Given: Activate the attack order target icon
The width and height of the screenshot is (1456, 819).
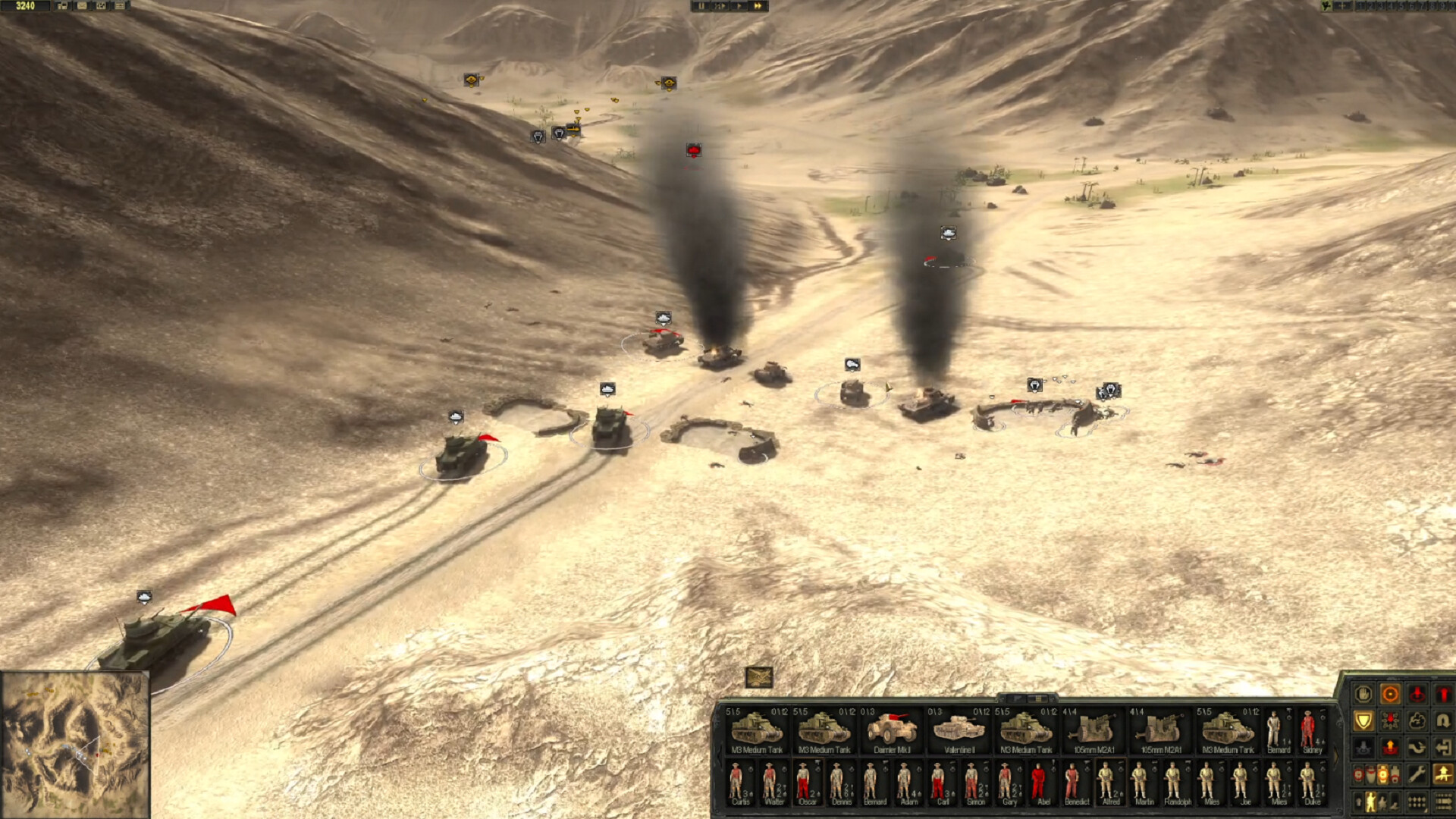Looking at the screenshot, I should tap(1390, 692).
